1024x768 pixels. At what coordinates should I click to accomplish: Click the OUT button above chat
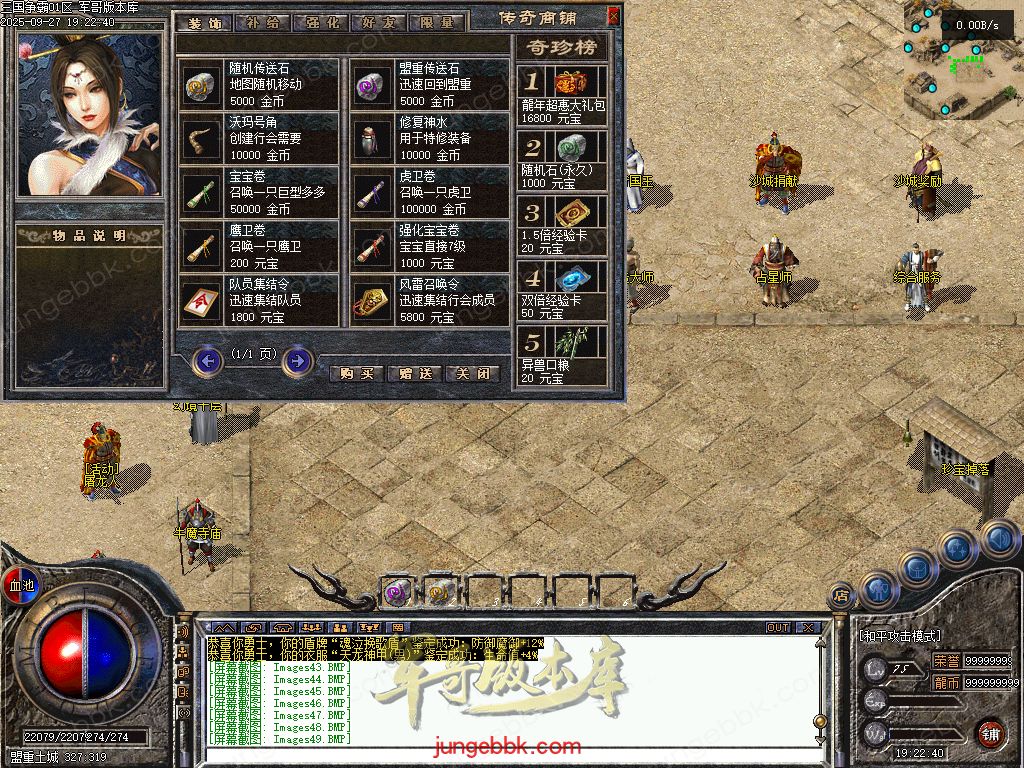click(778, 628)
